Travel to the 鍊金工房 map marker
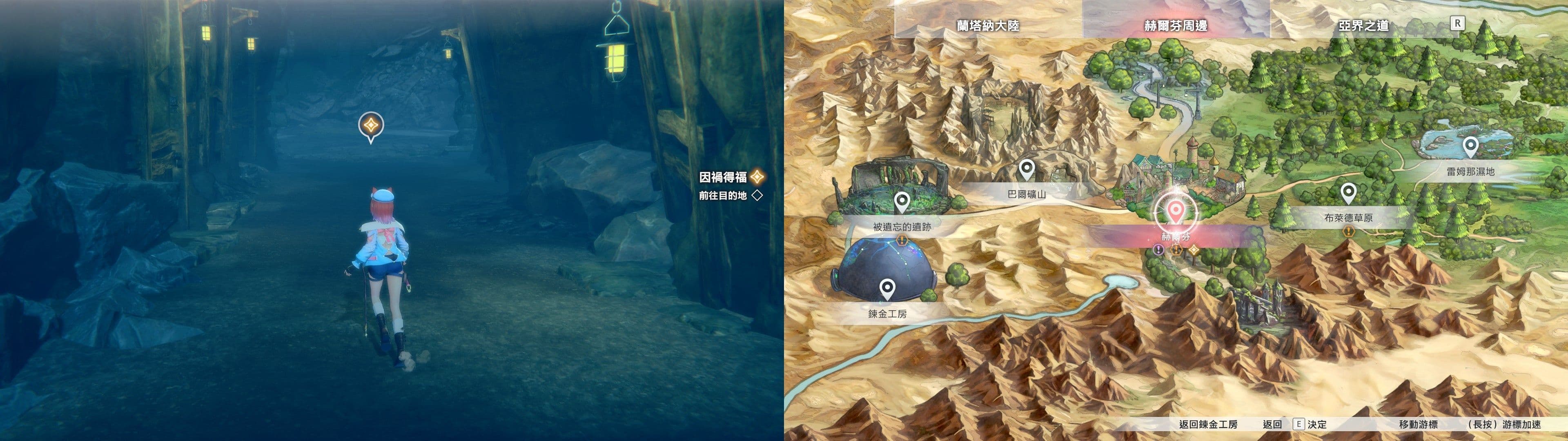 click(887, 290)
